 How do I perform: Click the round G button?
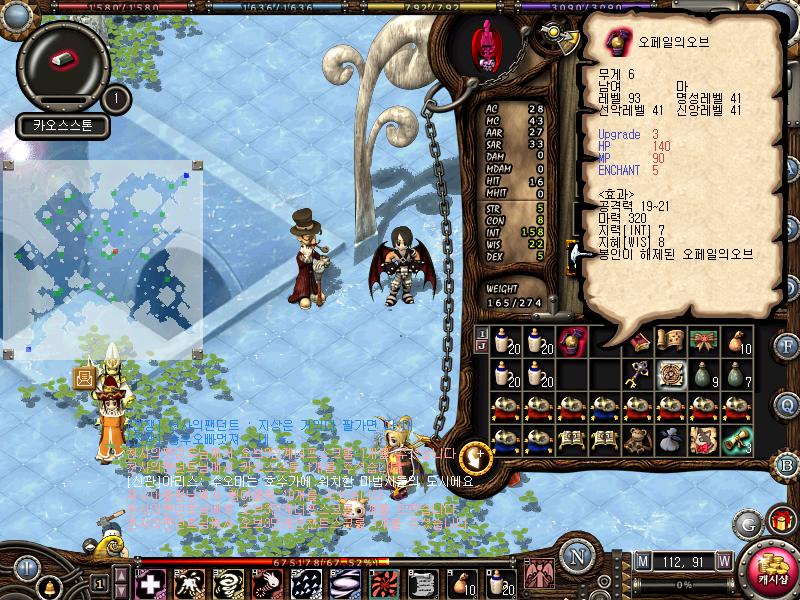(747, 523)
